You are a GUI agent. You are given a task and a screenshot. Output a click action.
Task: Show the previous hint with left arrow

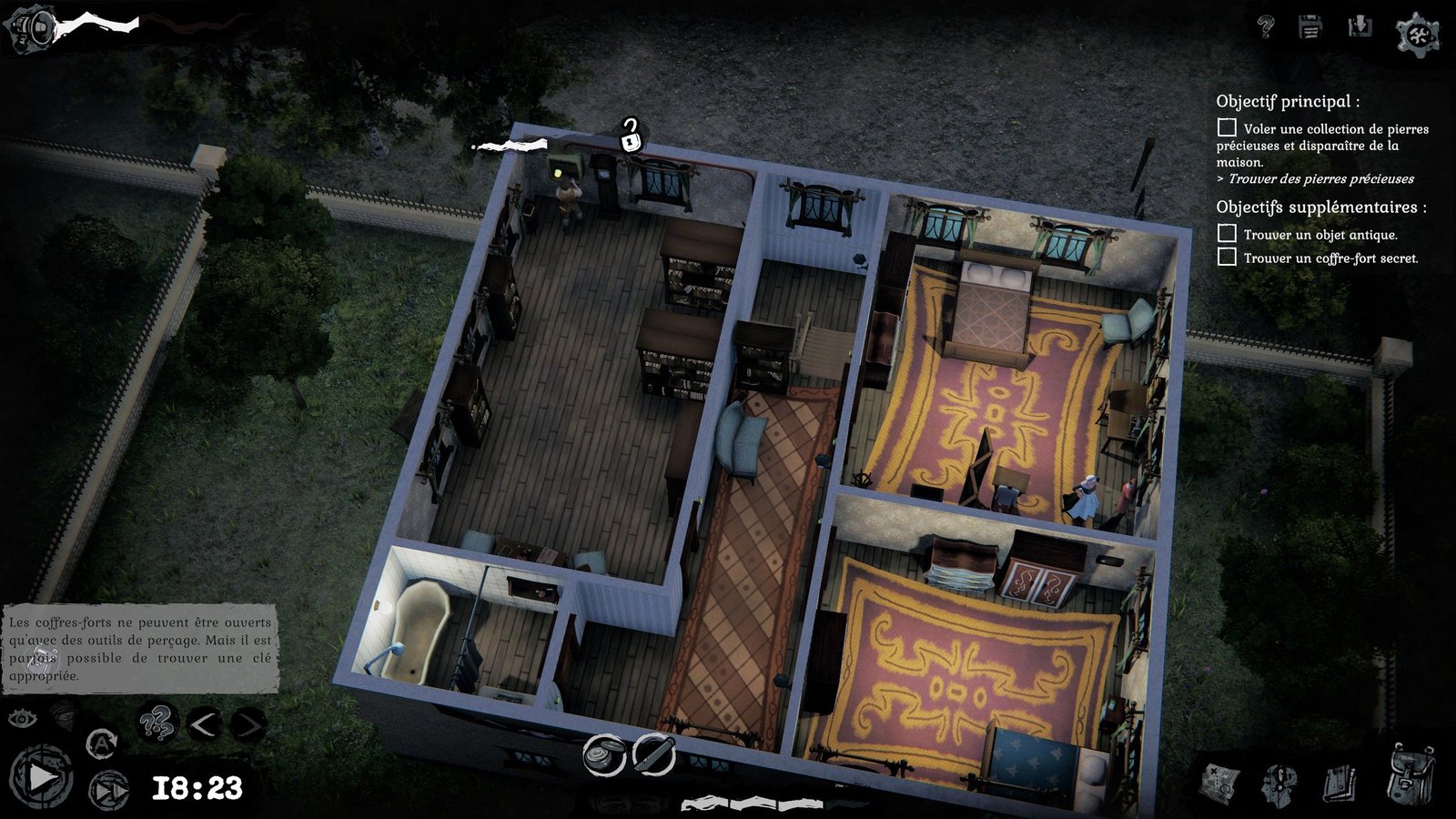pos(204,725)
